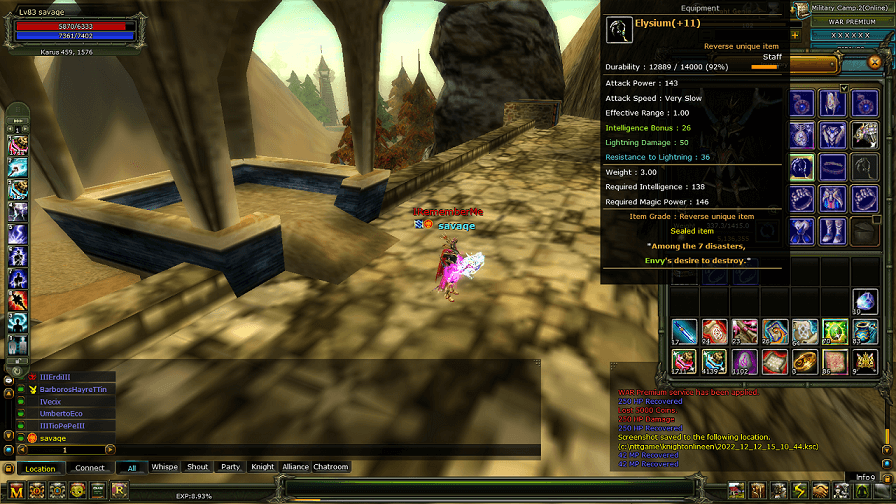This screenshot has width=896, height=504.
Task: Select the purple rune stone stack of 1102
Action: click(744, 361)
